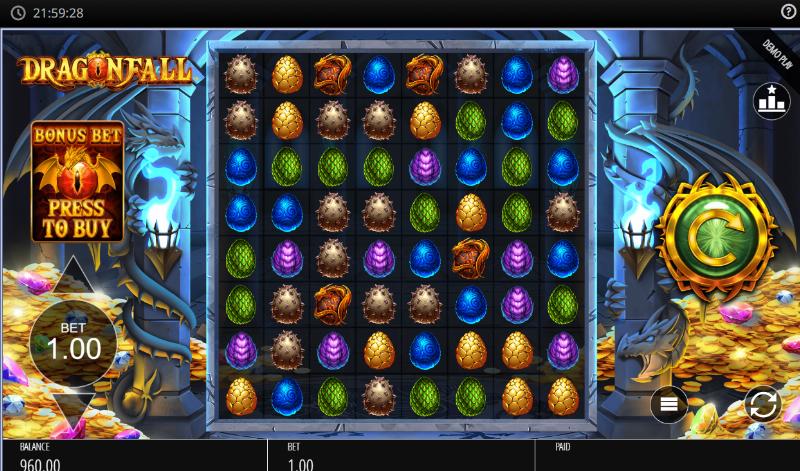Open the help question mark

(x=788, y=11)
